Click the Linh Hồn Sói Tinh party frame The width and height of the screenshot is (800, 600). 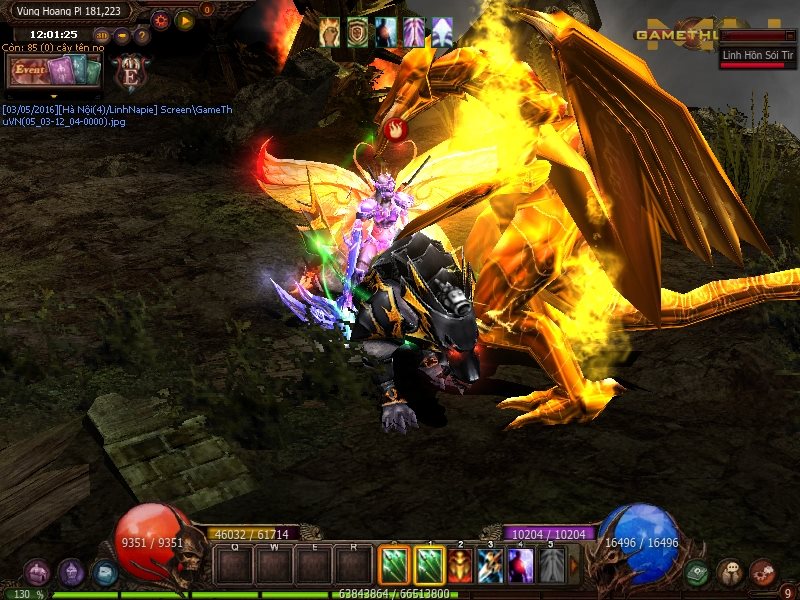pos(758,56)
